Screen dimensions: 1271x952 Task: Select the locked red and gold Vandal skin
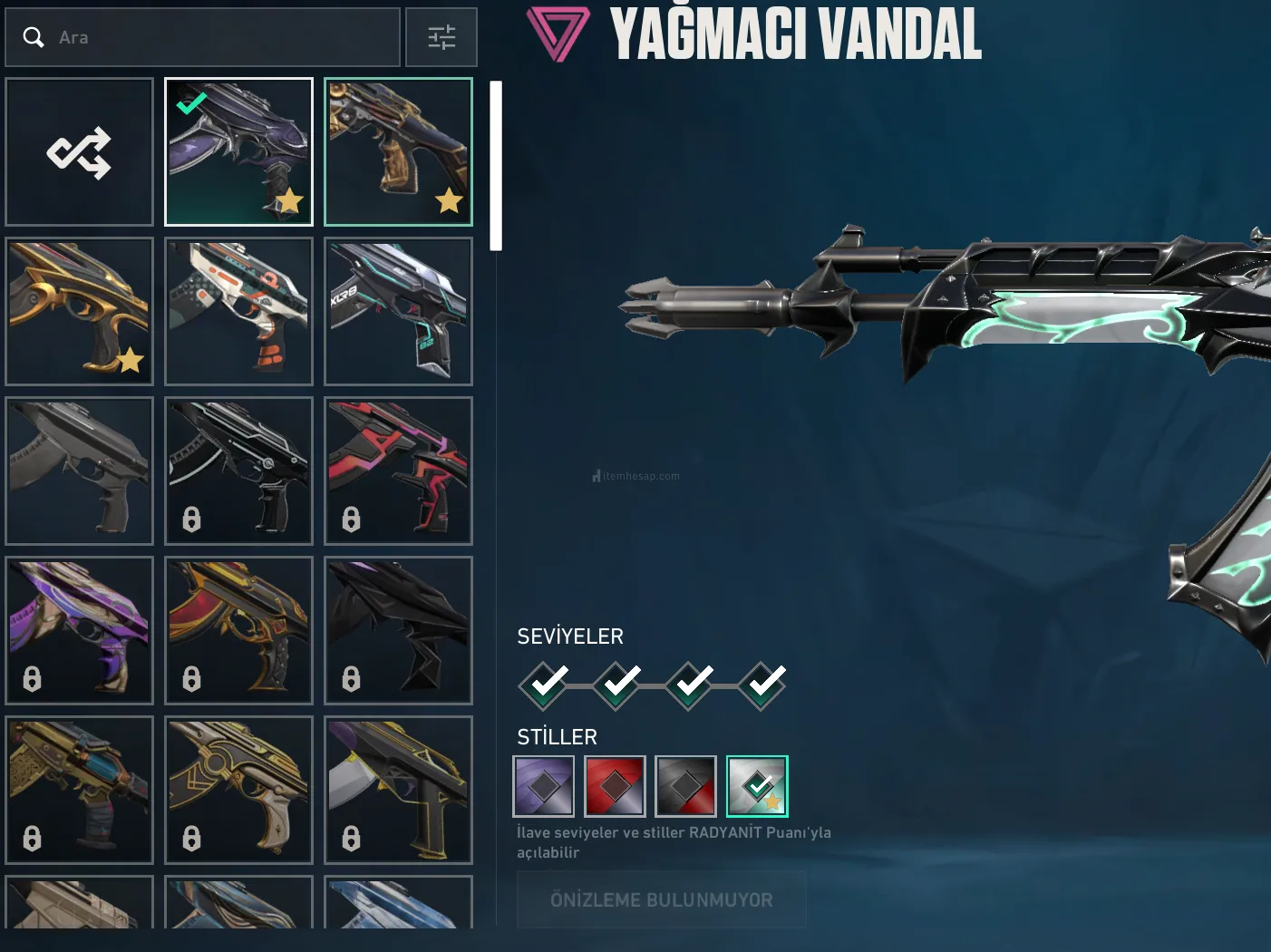click(238, 630)
